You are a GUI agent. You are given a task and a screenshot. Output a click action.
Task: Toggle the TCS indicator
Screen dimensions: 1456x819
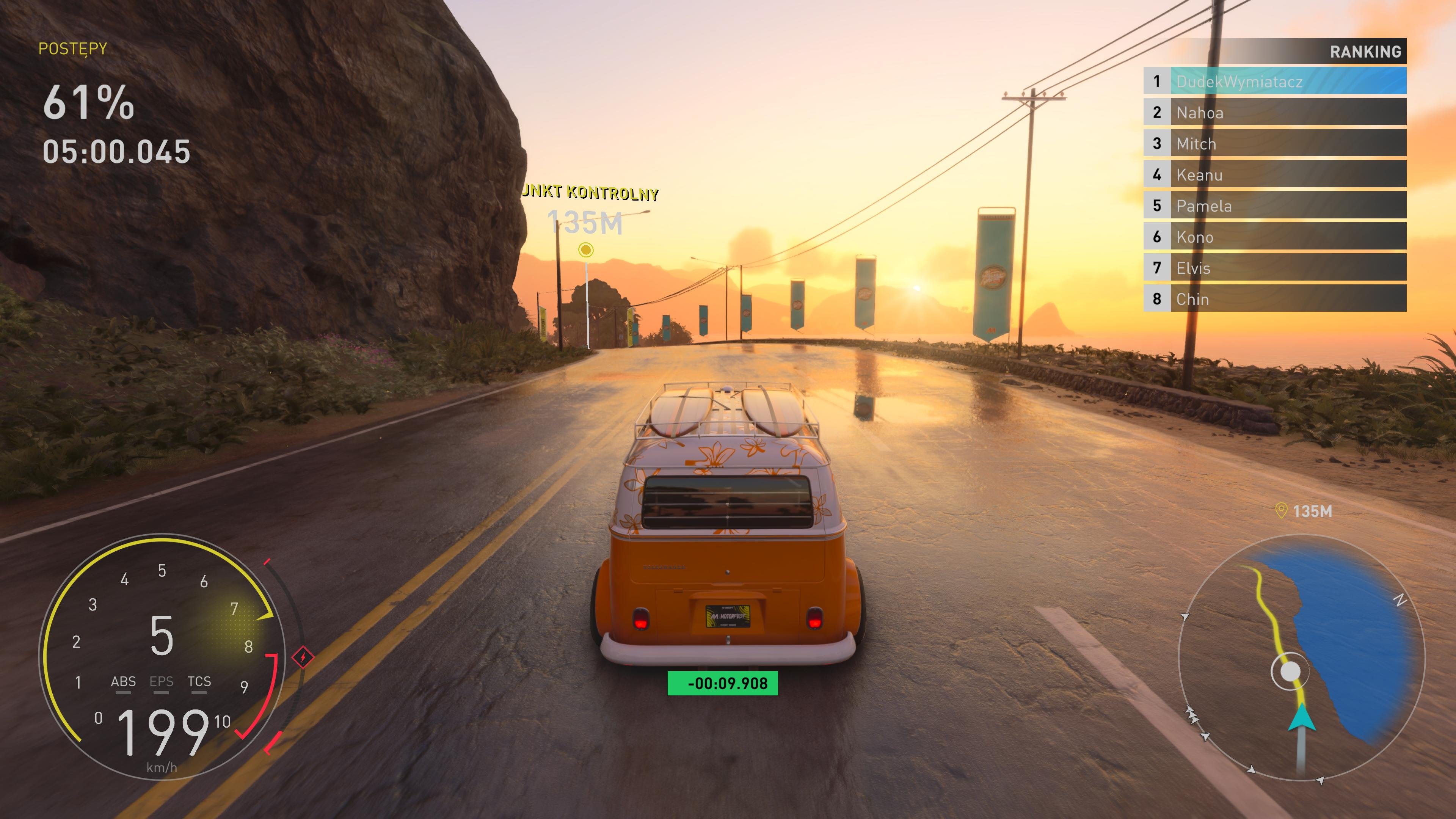[199, 683]
